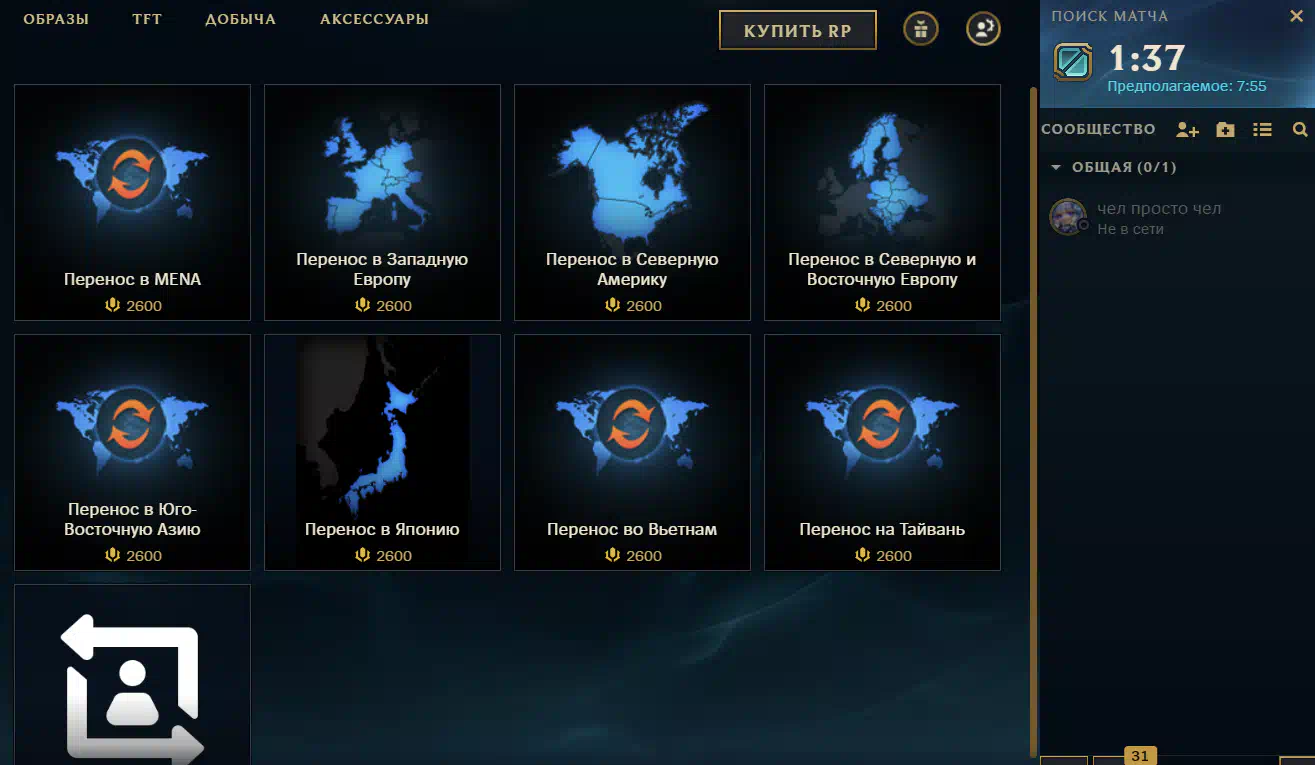Image resolution: width=1315 pixels, height=765 pixels.
Task: Open the Добыча tab
Action: 240,20
